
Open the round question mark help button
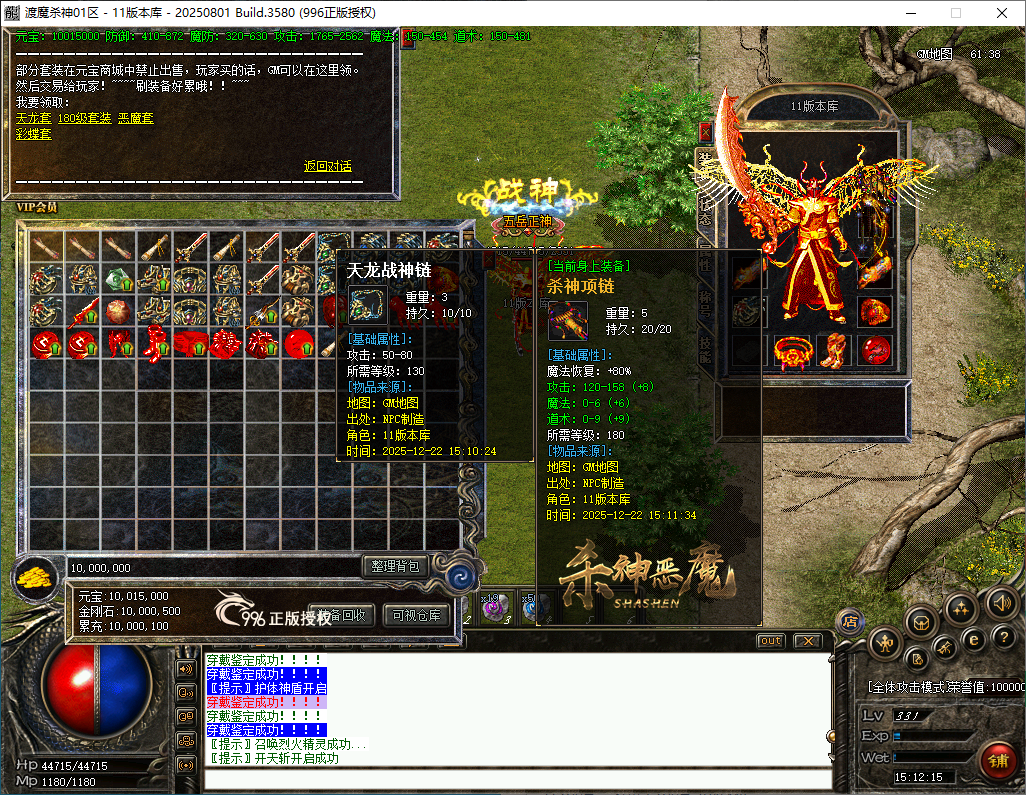[x=1001, y=637]
